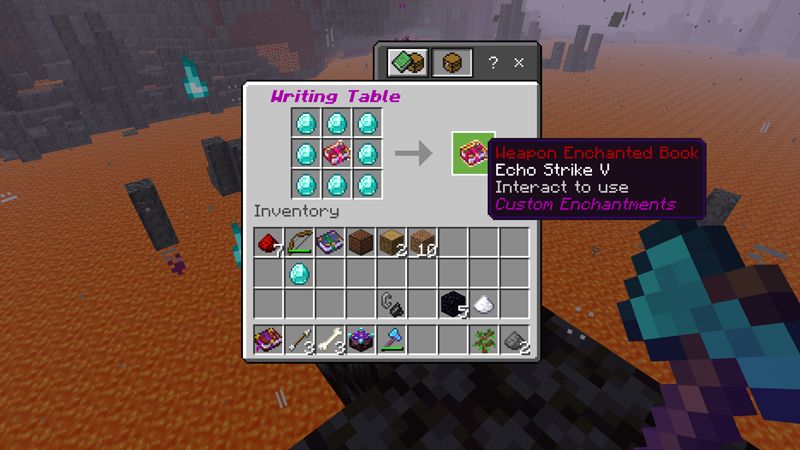Select the enchanted book in the hotbar
This screenshot has height=450, width=800.
pyautogui.click(x=268, y=339)
